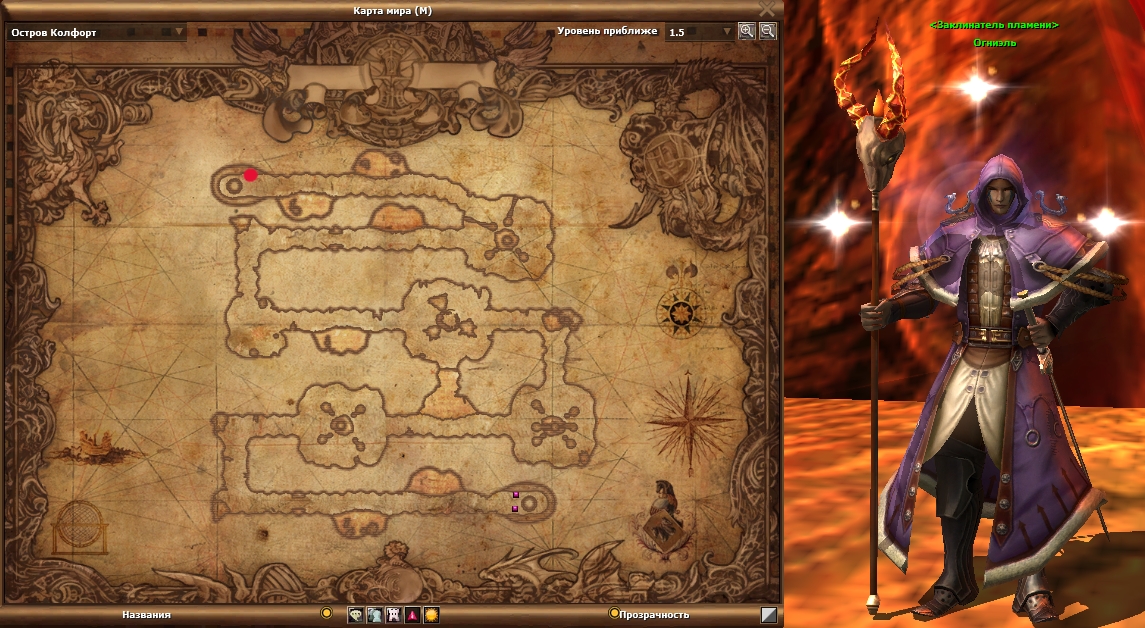
Task: Toggle the sun map filter icon
Action: pyautogui.click(x=431, y=615)
